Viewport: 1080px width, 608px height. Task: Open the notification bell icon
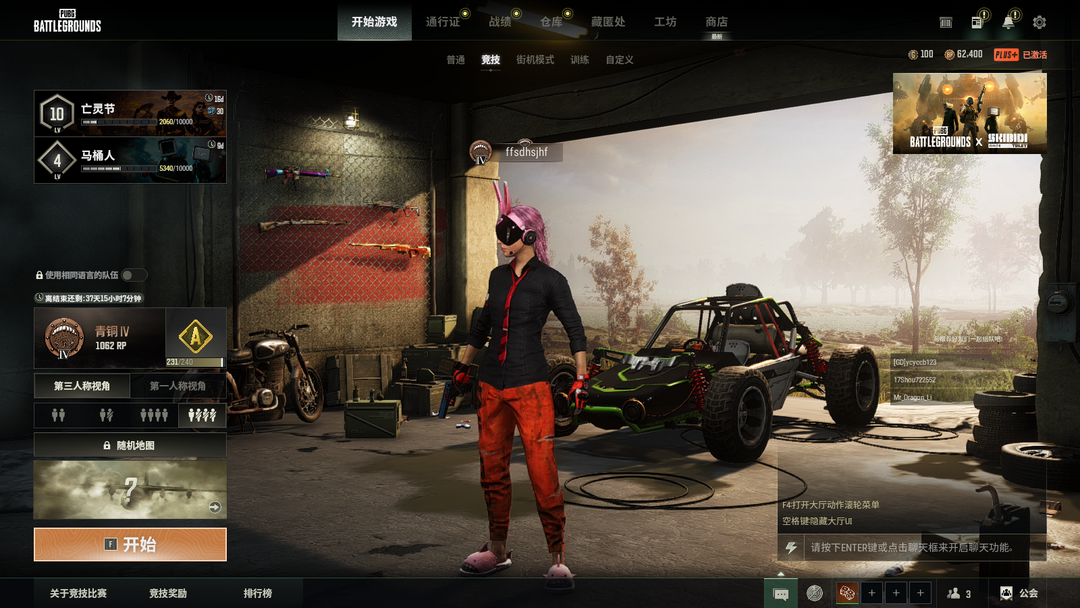click(1008, 22)
